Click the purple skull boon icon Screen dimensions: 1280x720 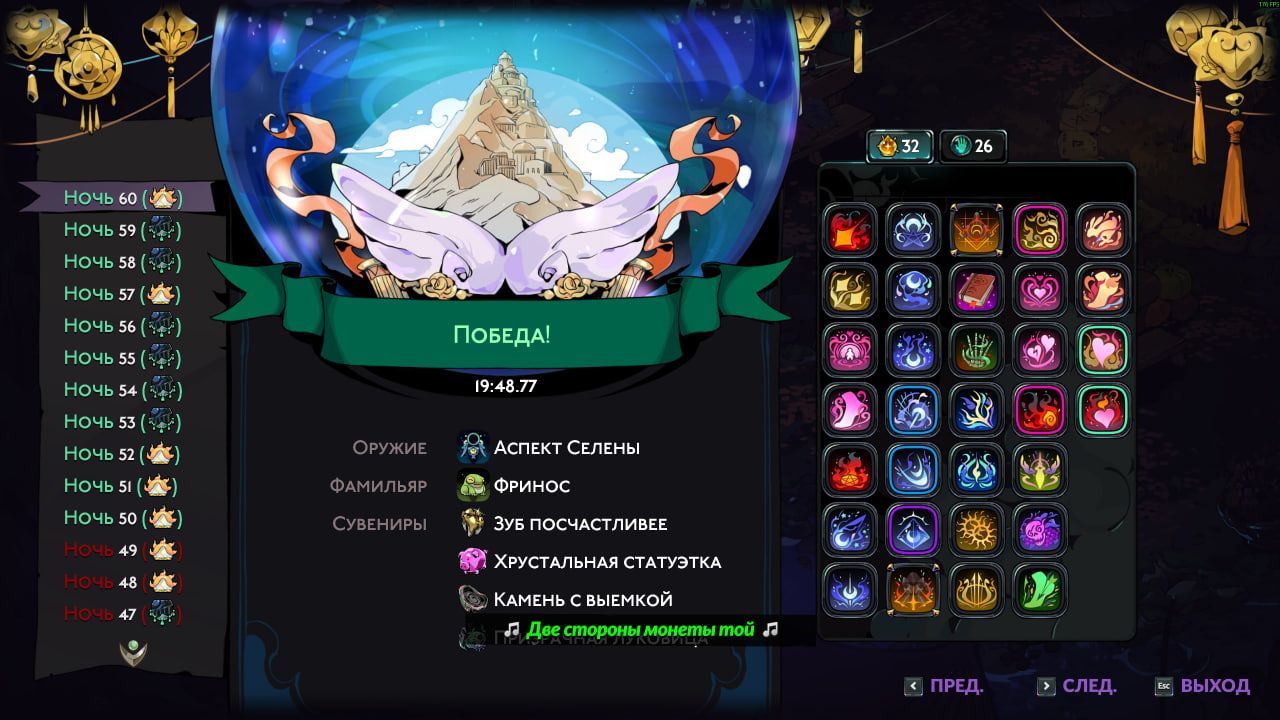[1039, 530]
